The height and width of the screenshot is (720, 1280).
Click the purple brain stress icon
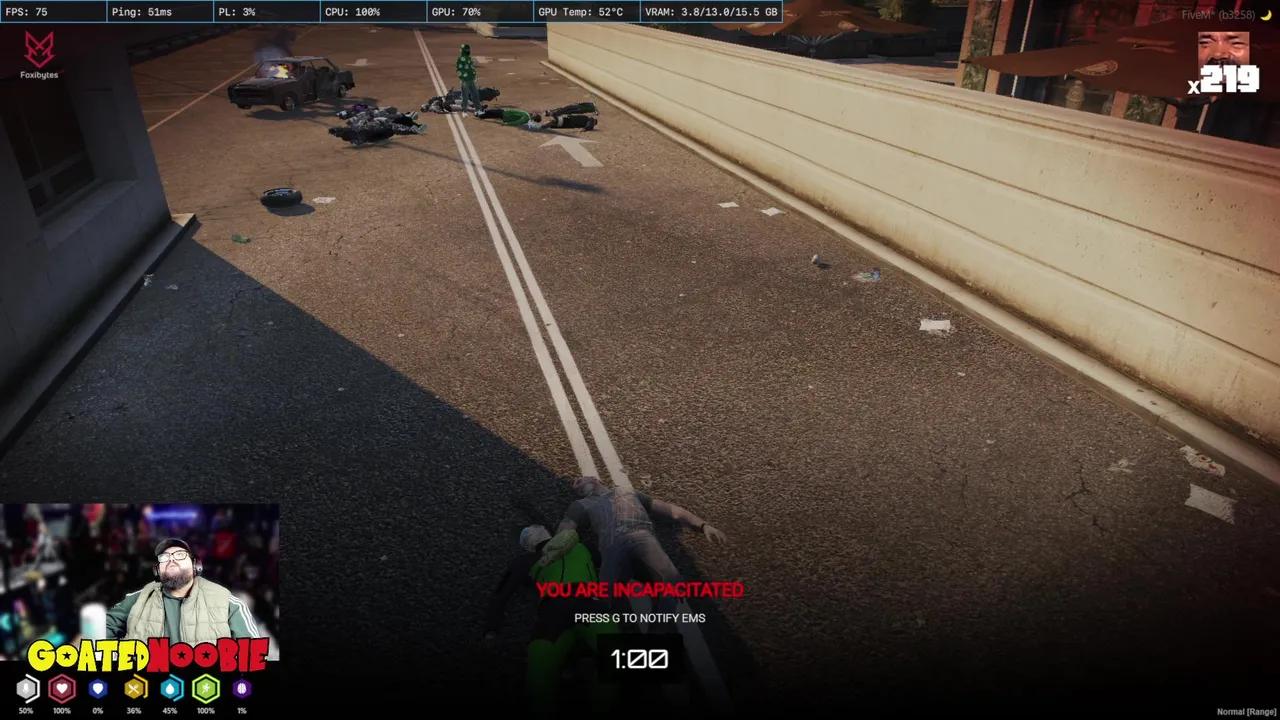point(241,688)
